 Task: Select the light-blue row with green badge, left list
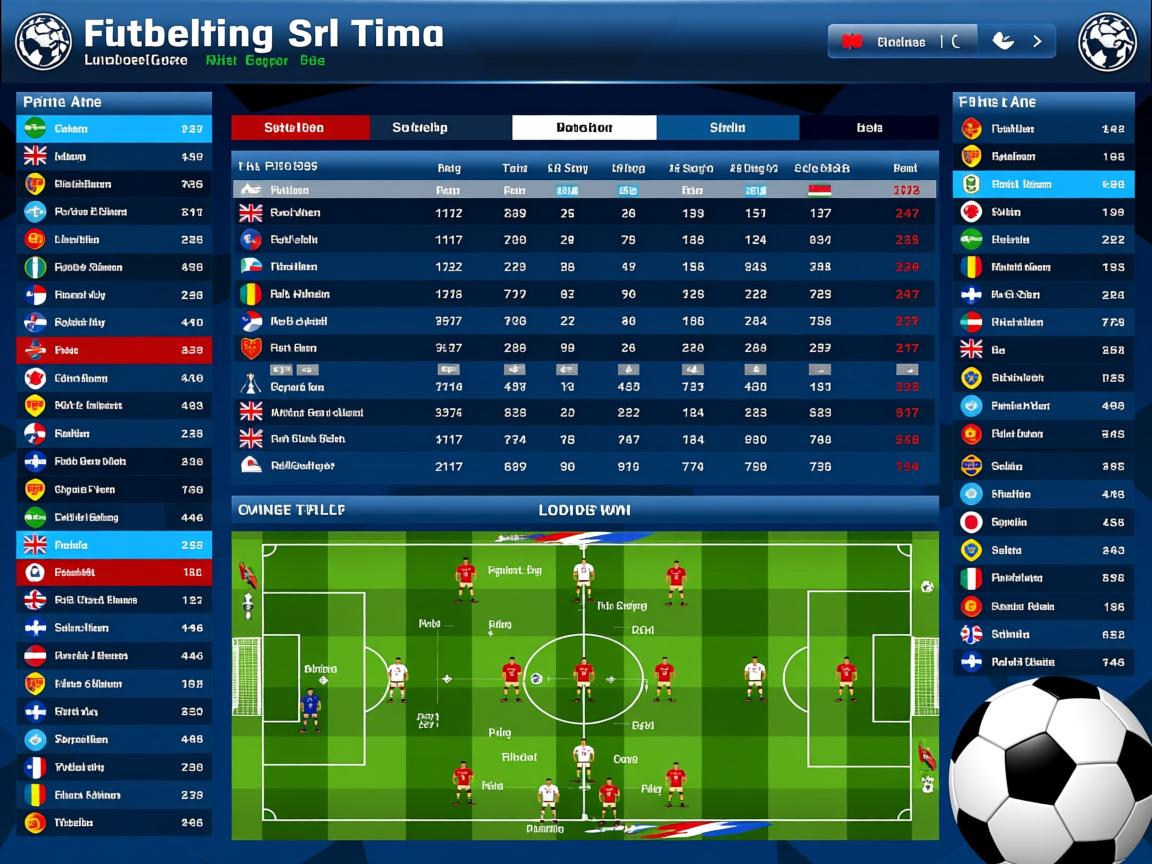pyautogui.click(x=114, y=129)
